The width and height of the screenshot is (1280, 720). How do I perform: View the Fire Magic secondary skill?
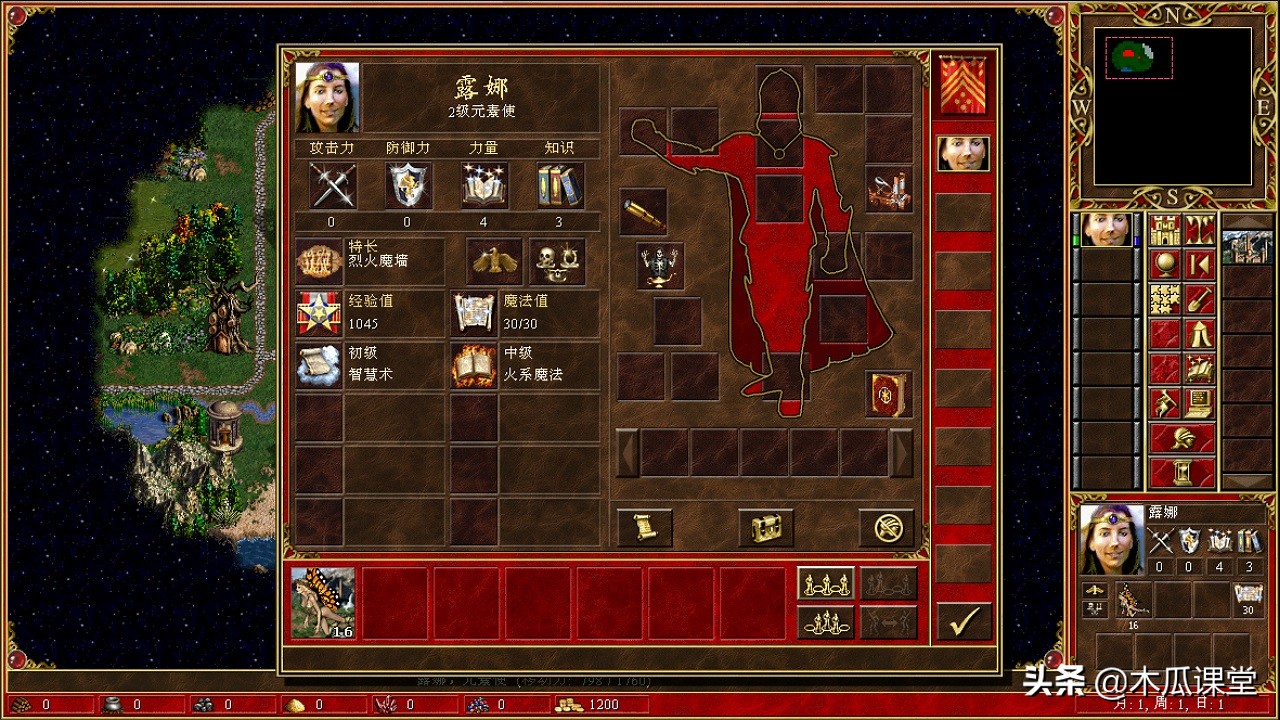[474, 365]
